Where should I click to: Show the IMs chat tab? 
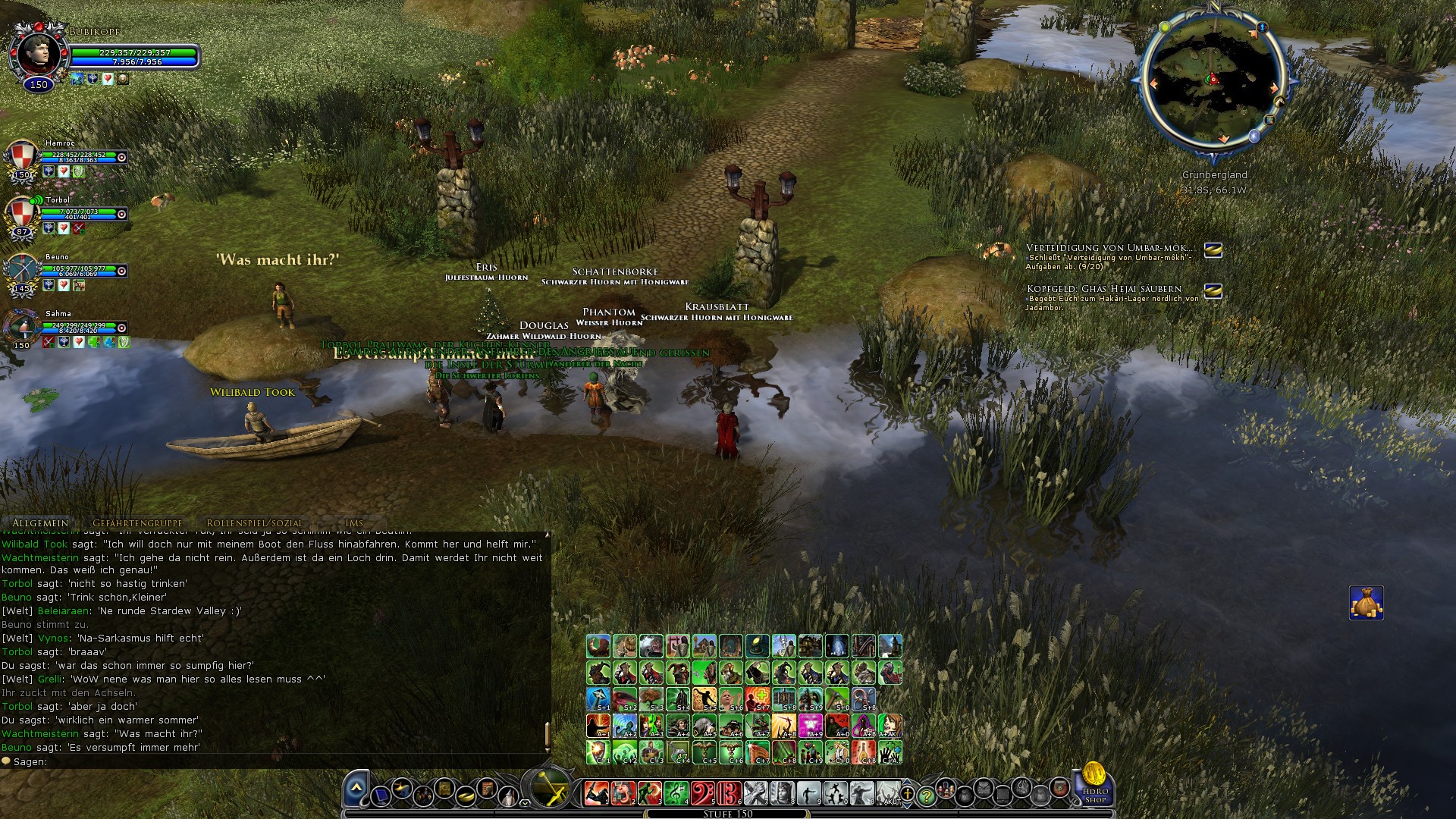pos(354,522)
